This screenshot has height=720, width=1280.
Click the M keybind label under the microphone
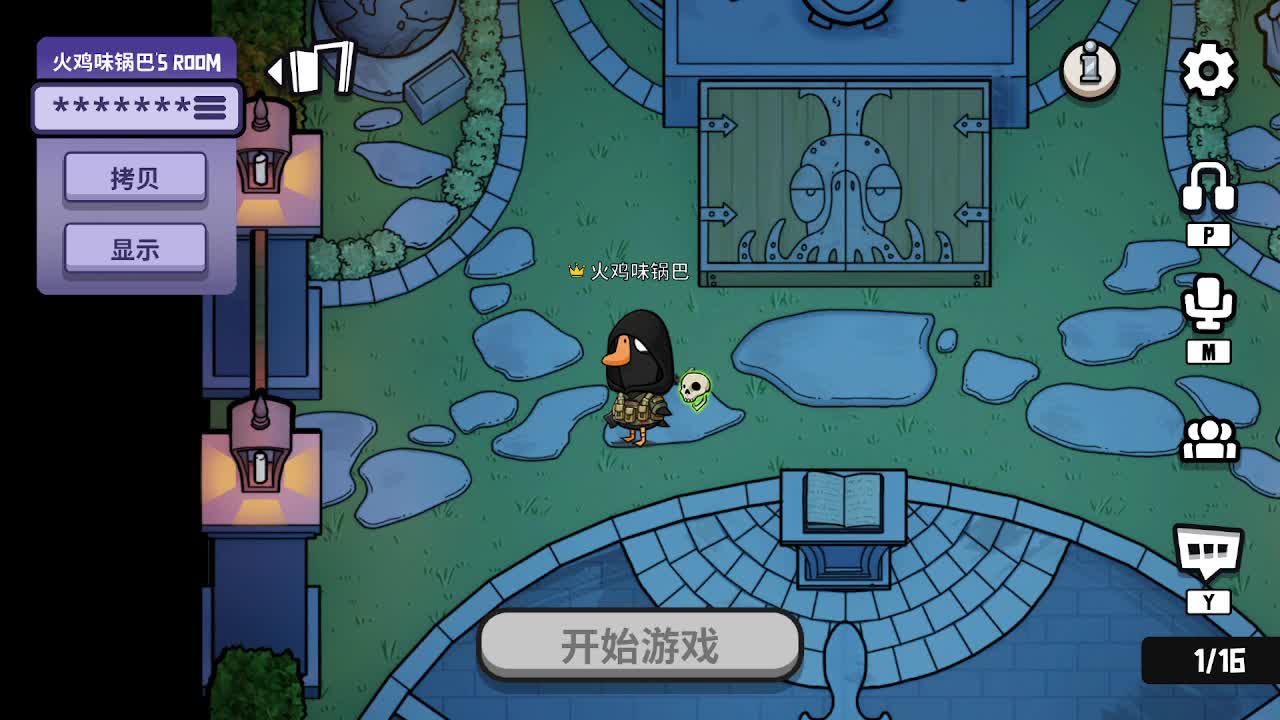click(1209, 351)
